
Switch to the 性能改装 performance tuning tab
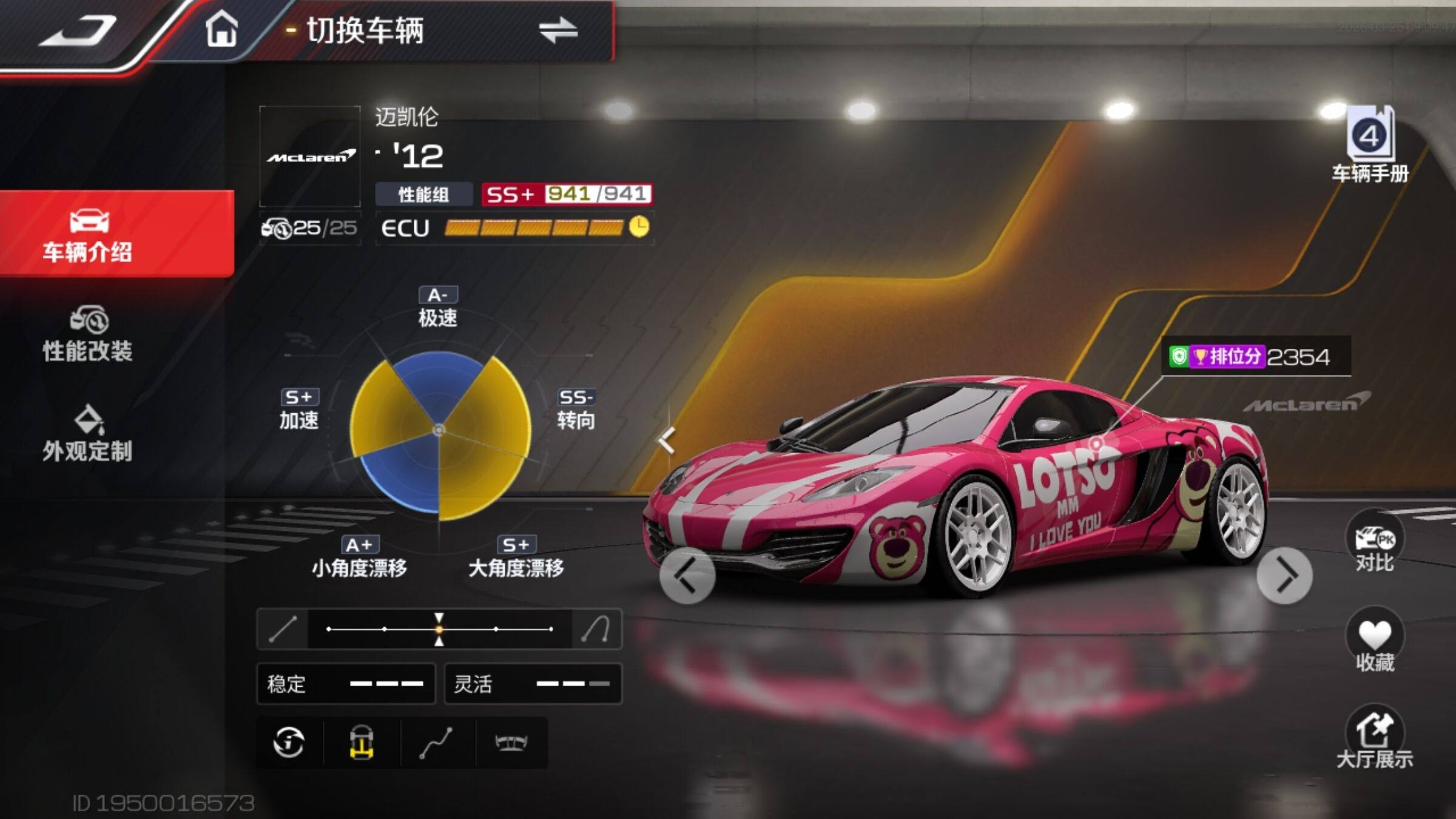click(x=89, y=335)
